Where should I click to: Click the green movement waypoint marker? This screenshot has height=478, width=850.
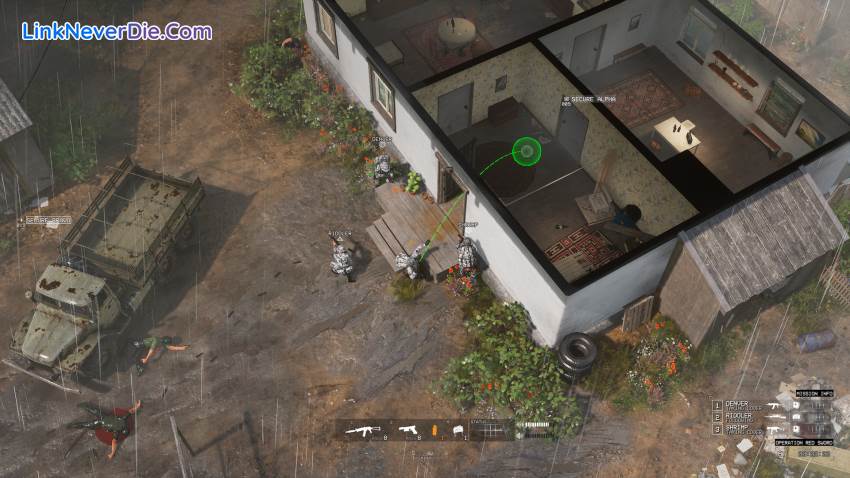point(526,151)
